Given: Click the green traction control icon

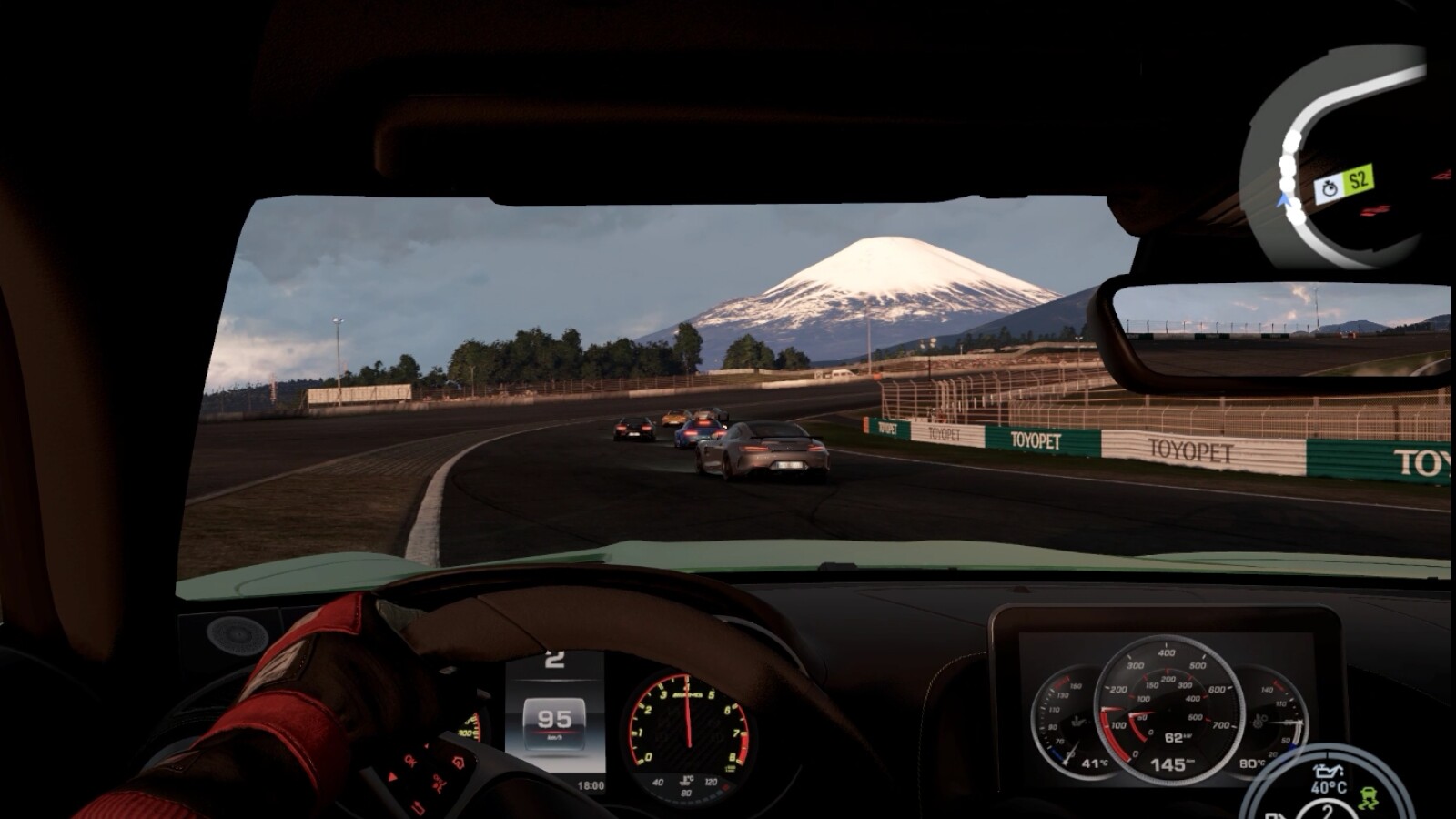Looking at the screenshot, I should click(1370, 799).
